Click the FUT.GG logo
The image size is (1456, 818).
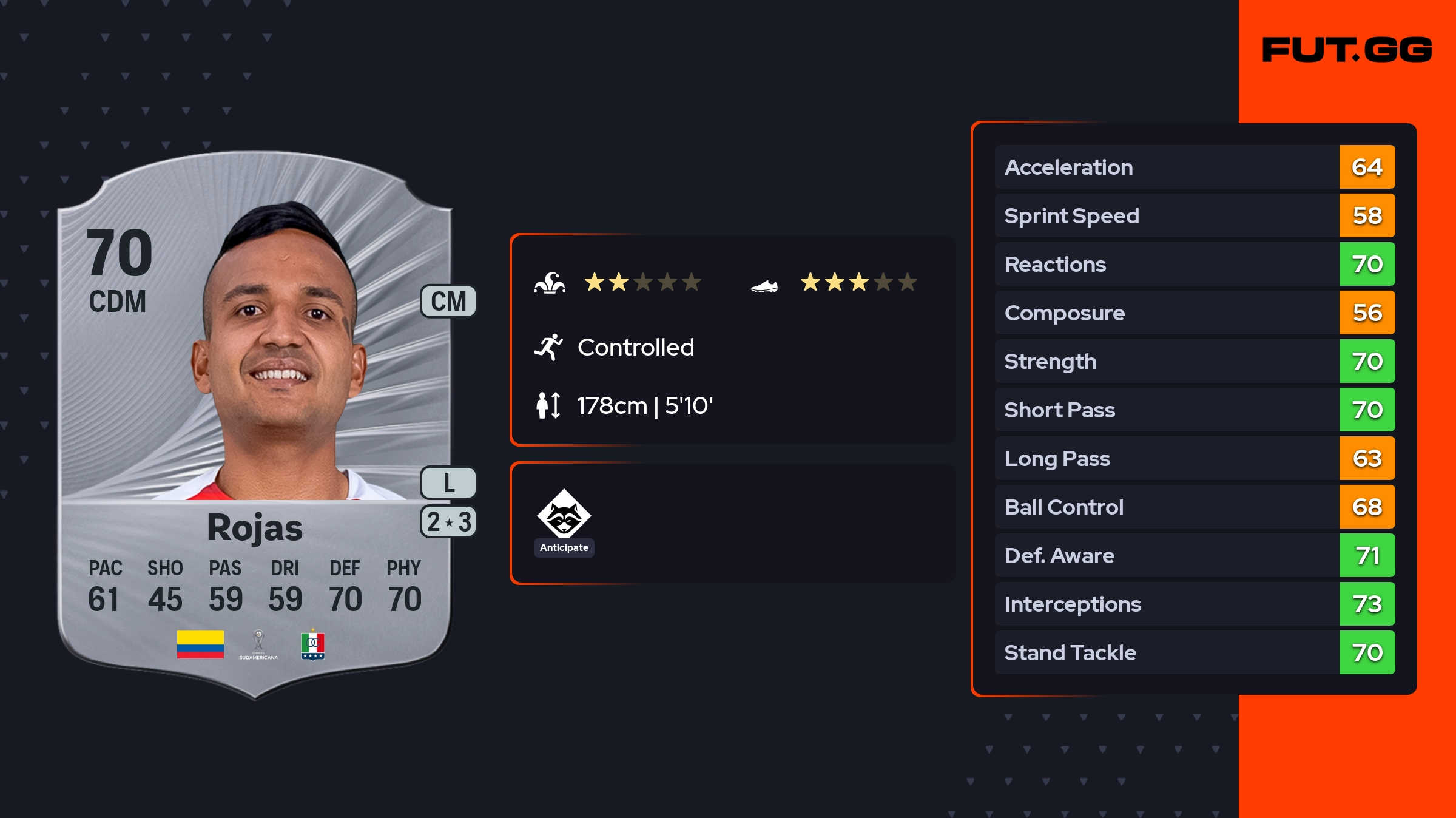click(1347, 50)
